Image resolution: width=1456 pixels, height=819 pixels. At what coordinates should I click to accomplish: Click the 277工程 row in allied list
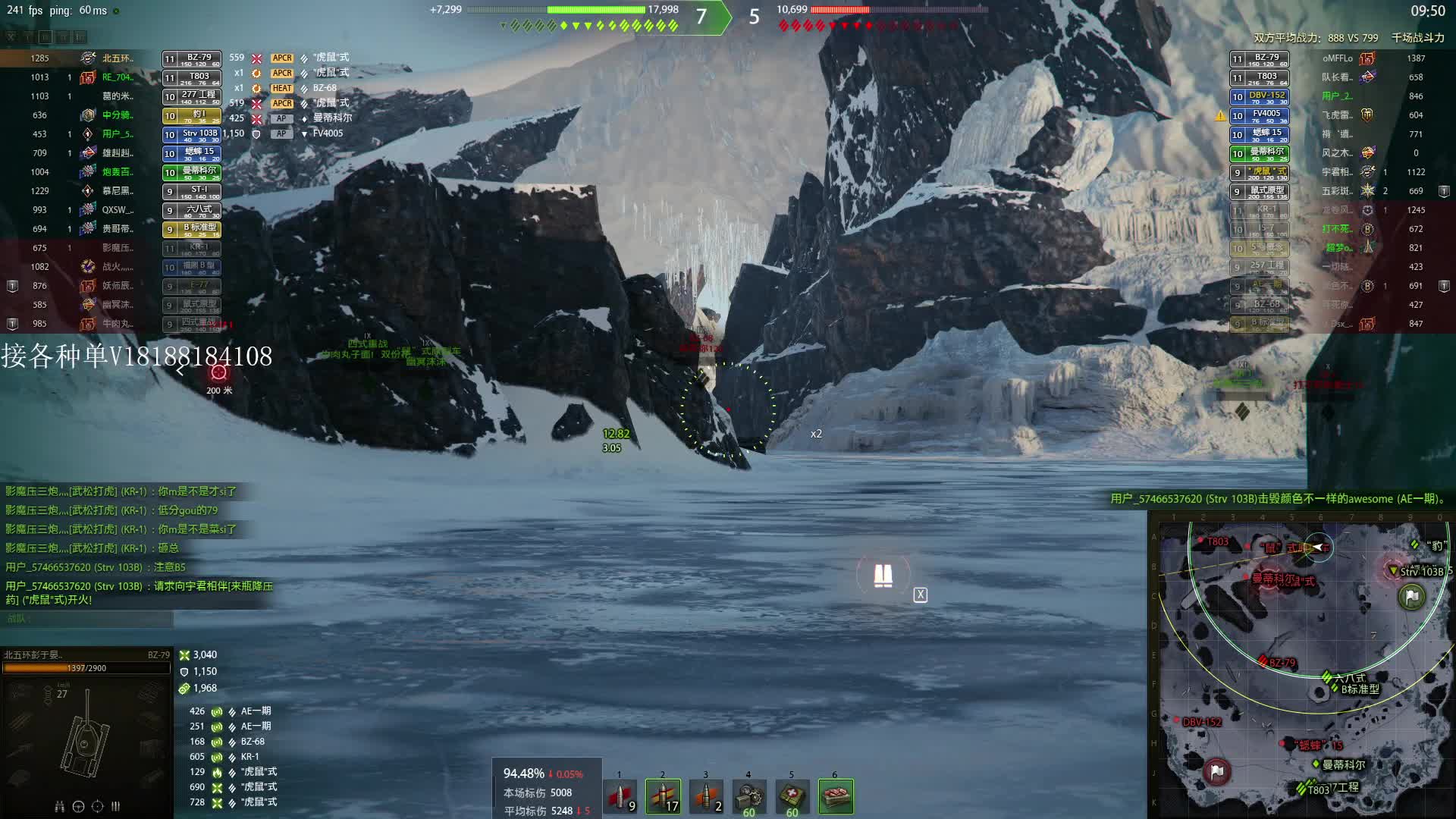(x=191, y=96)
